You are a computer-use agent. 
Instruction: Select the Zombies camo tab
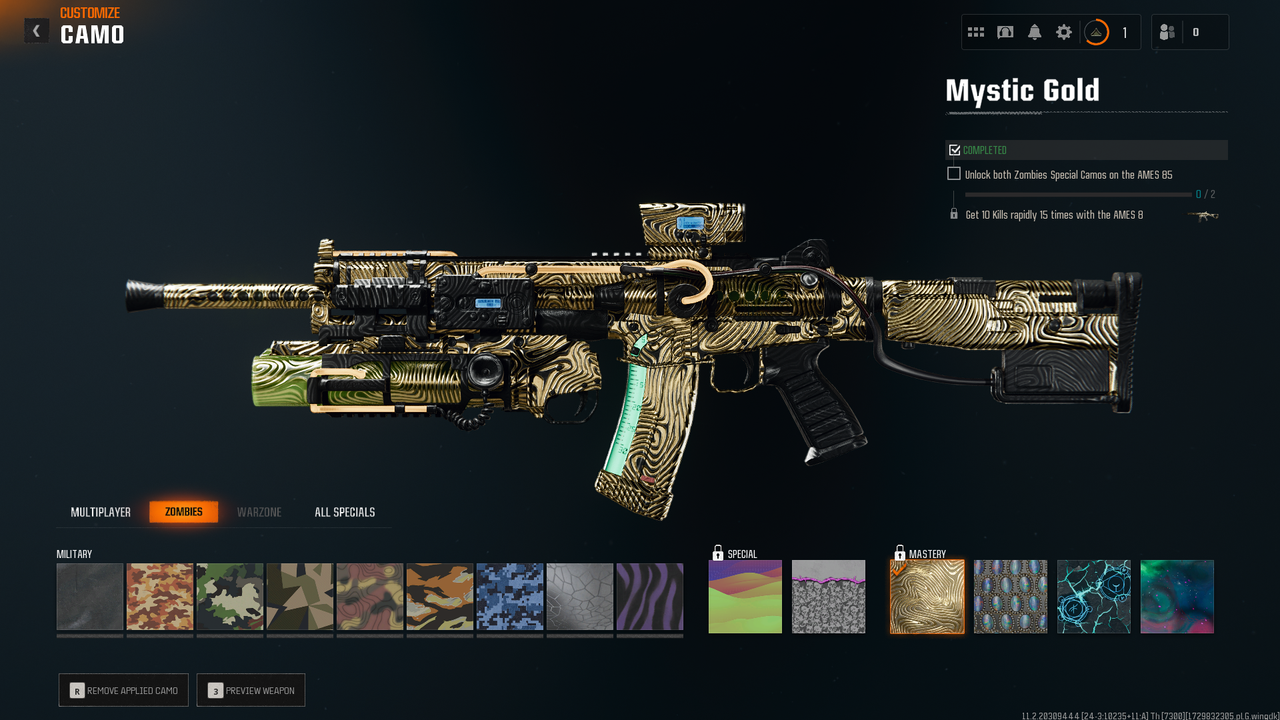tap(184, 512)
